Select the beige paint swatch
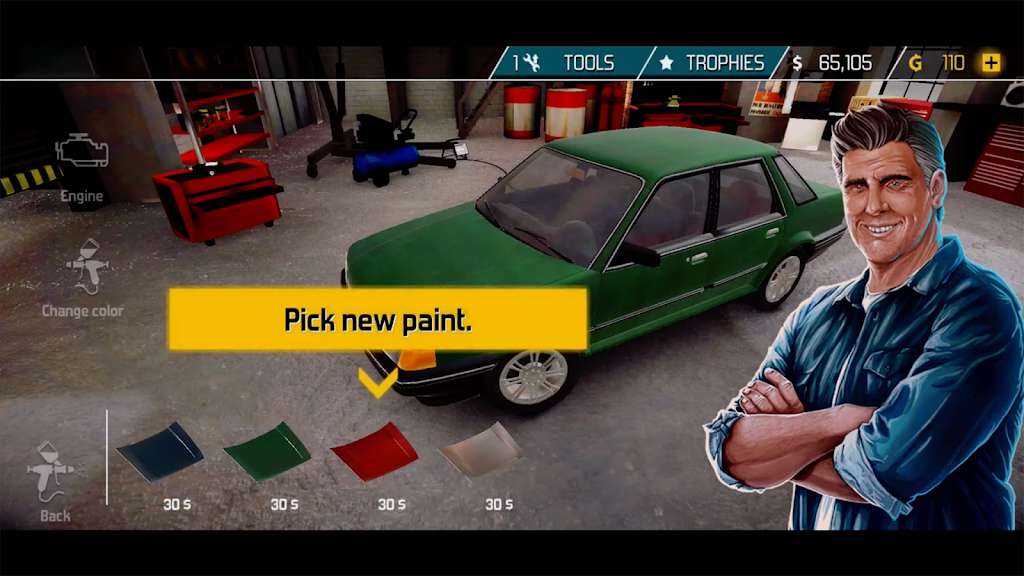This screenshot has width=1024, height=576. [x=481, y=451]
